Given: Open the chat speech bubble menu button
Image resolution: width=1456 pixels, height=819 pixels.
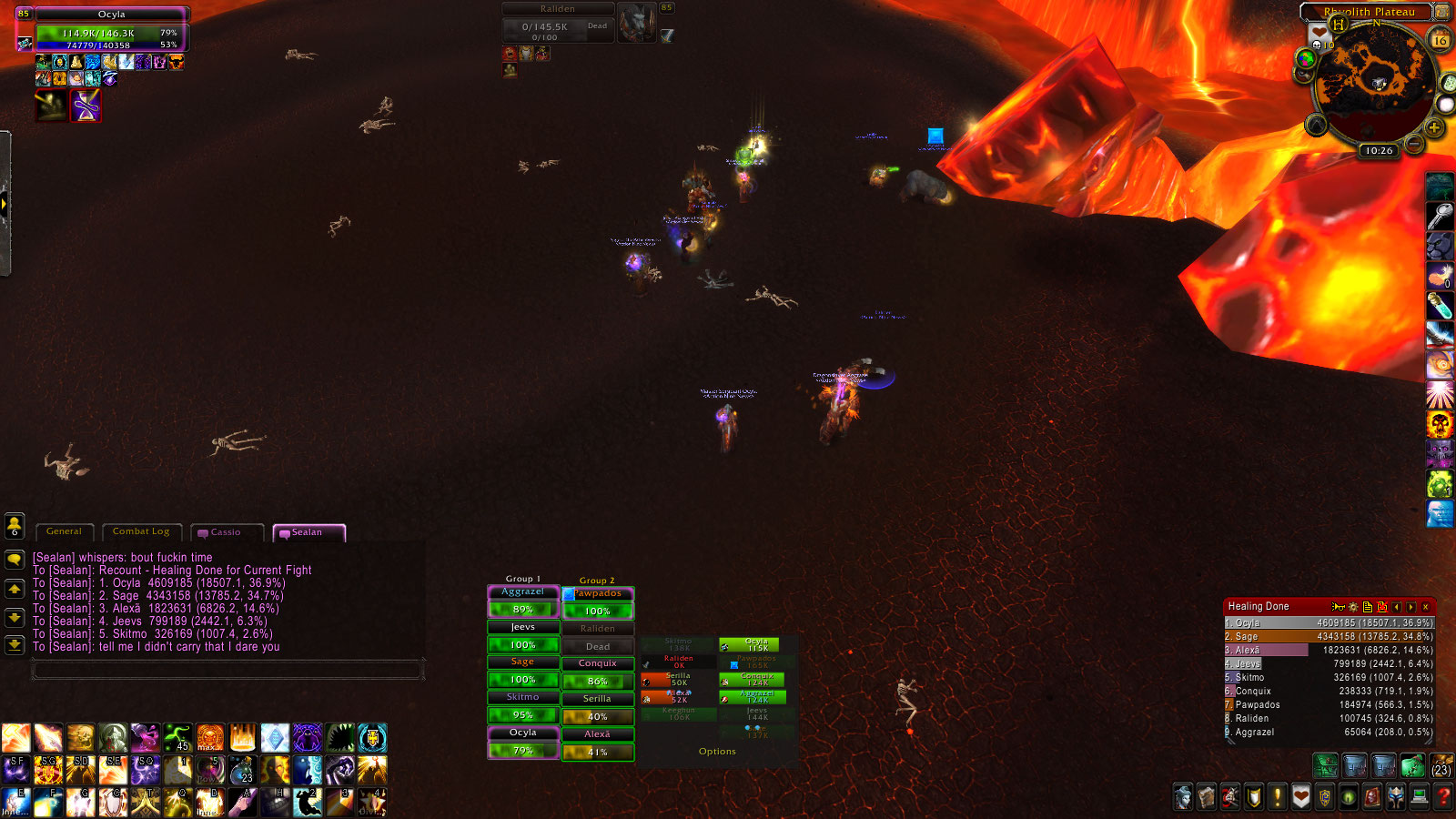Looking at the screenshot, I should coord(15,559).
